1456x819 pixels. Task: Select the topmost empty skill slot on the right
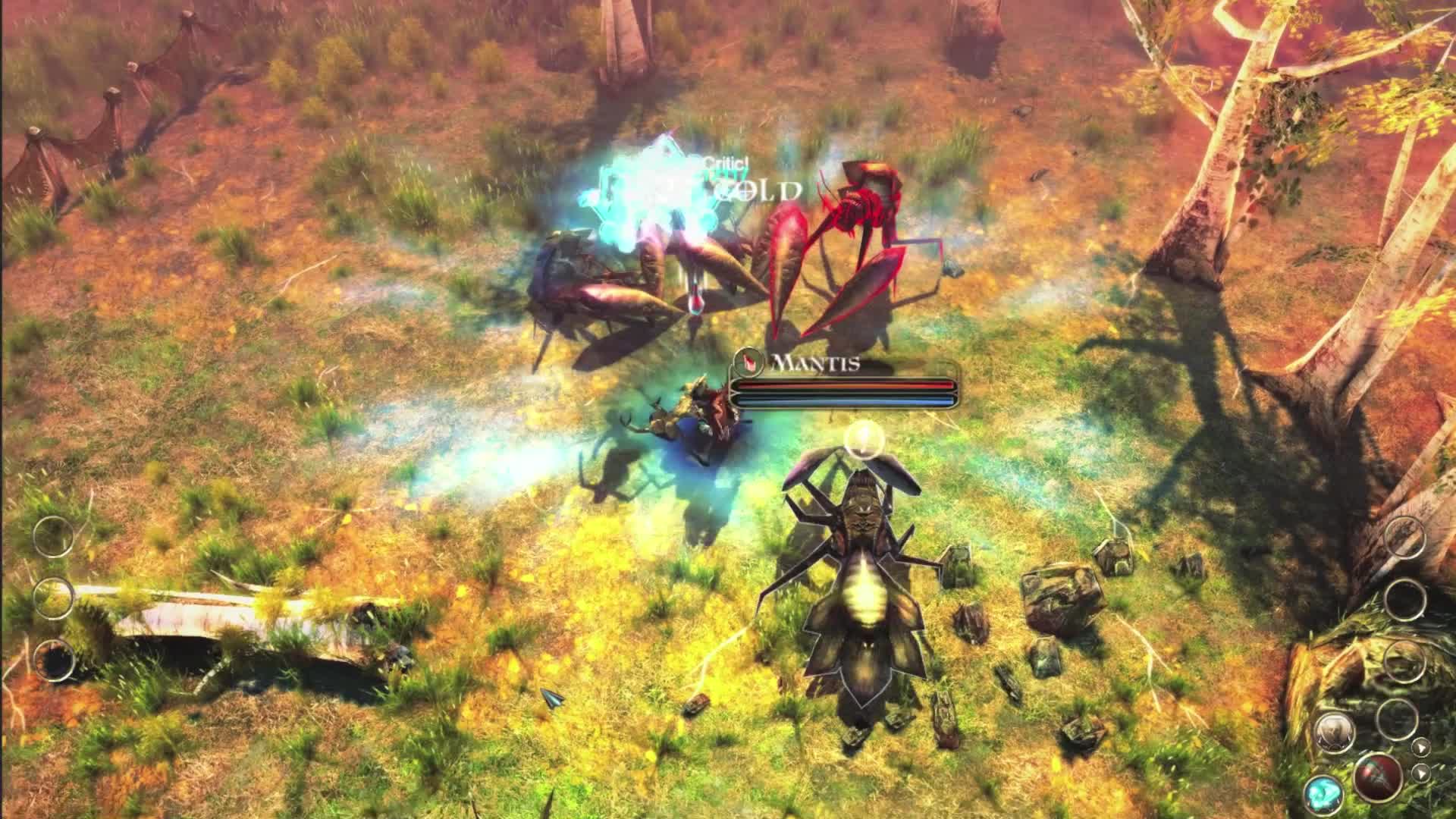[x=1405, y=537]
